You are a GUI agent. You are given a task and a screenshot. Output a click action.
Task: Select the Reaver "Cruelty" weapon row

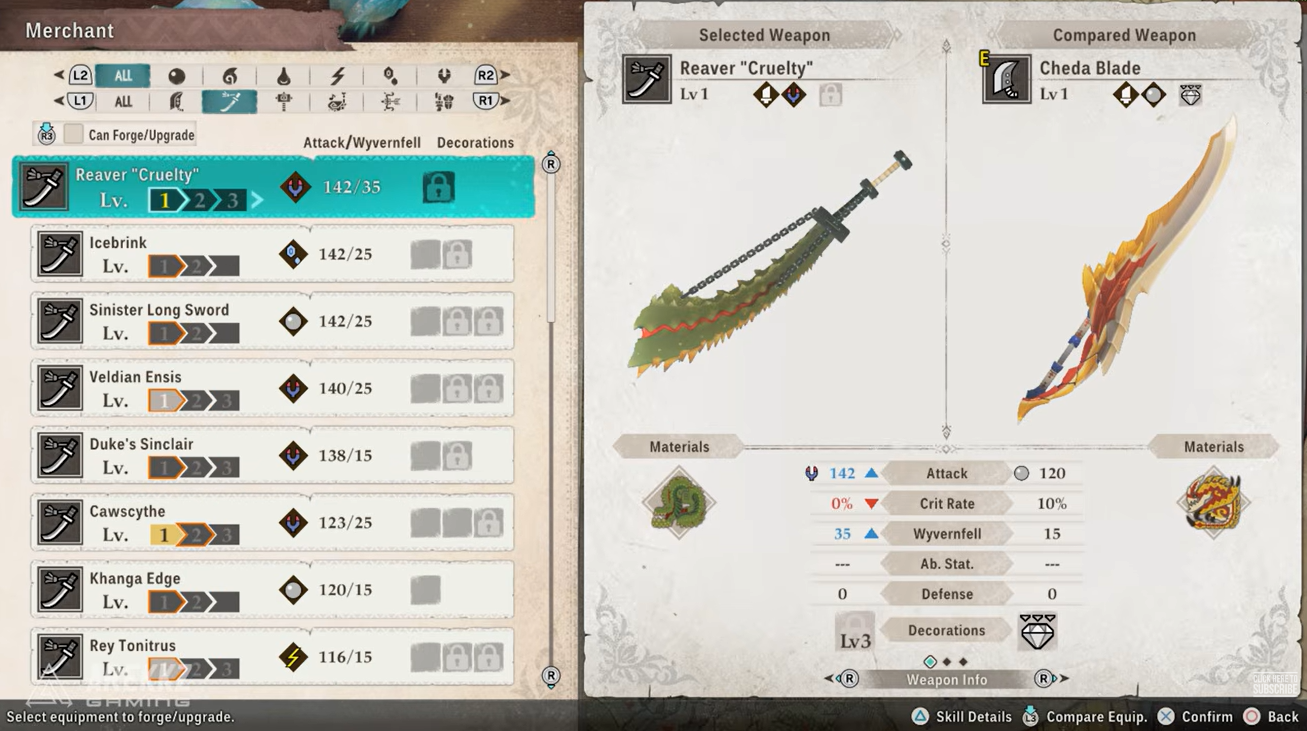[x=272, y=187]
